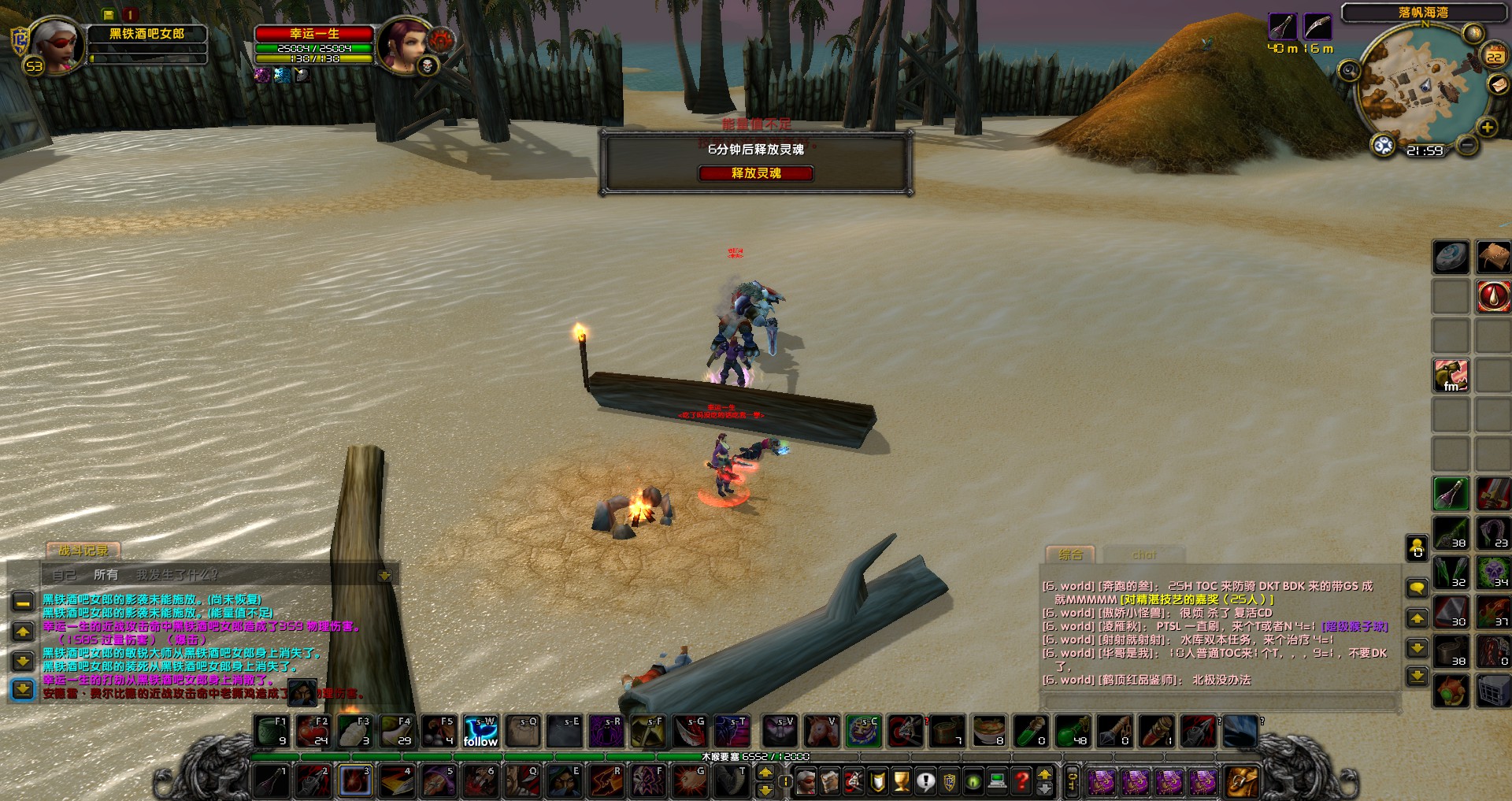Open the red question mark help button
Screen dimensions: 1512x801
click(1021, 781)
